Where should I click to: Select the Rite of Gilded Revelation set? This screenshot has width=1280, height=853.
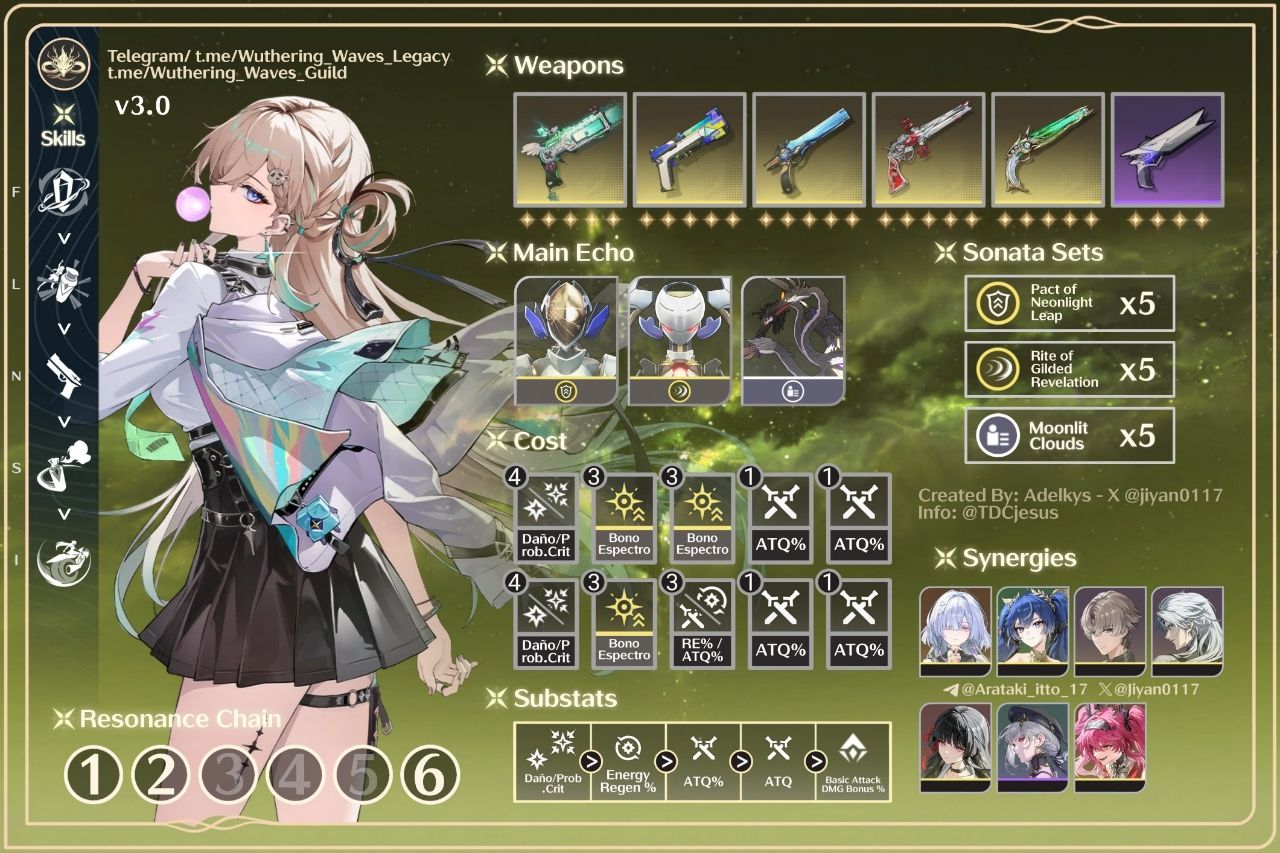[1069, 369]
